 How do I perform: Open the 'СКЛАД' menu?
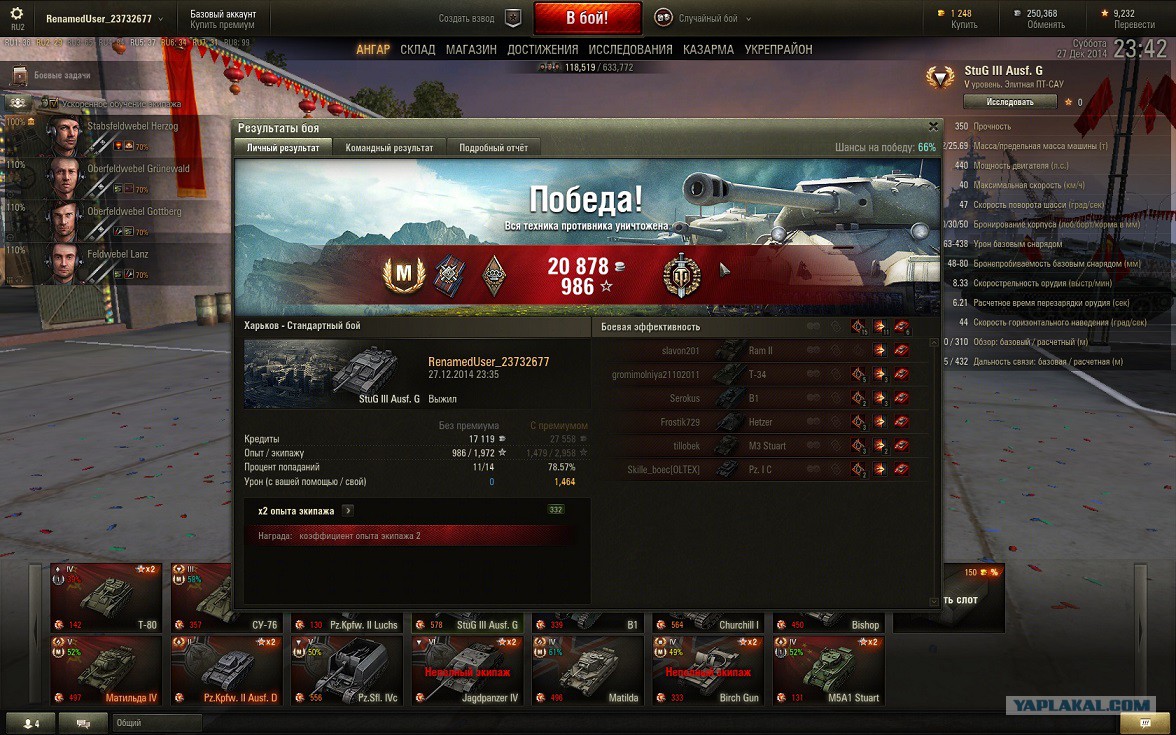click(x=417, y=49)
